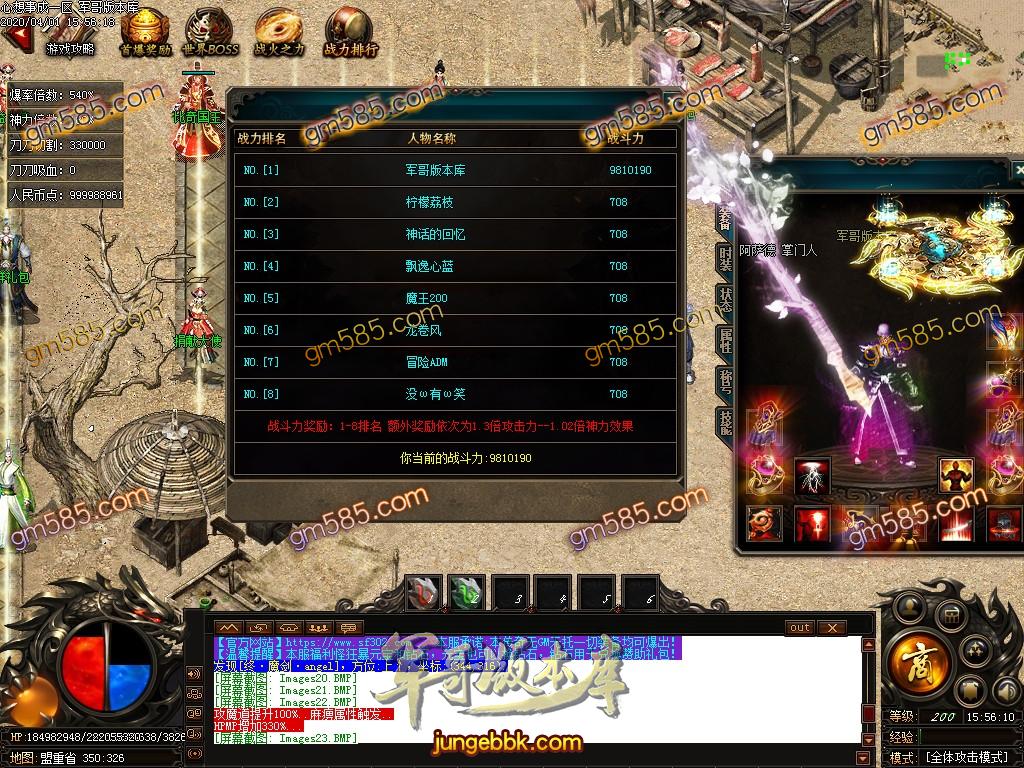Switch to the 状态 status tab
This screenshot has height=768, width=1024.
(x=726, y=300)
